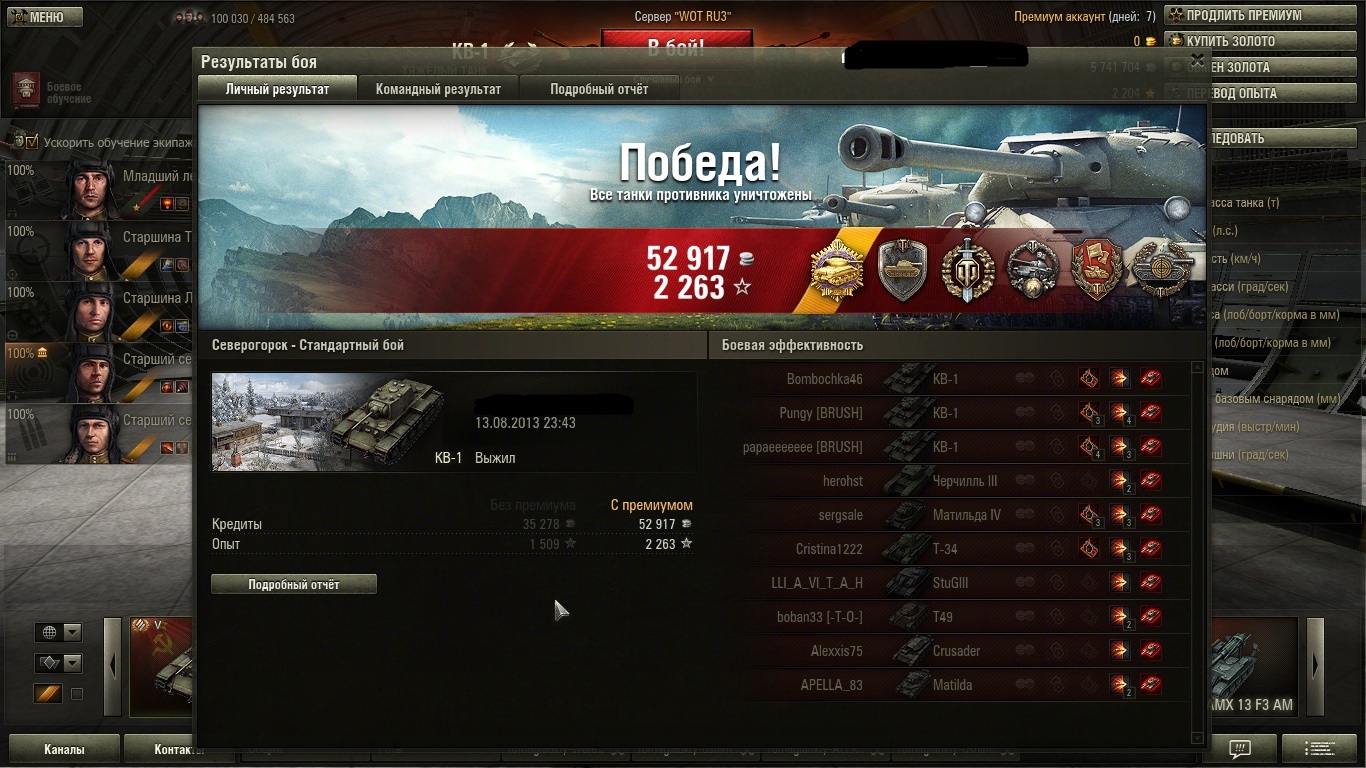This screenshot has height=768, width=1366.
Task: Select the boban33 T49 row
Action: click(950, 617)
